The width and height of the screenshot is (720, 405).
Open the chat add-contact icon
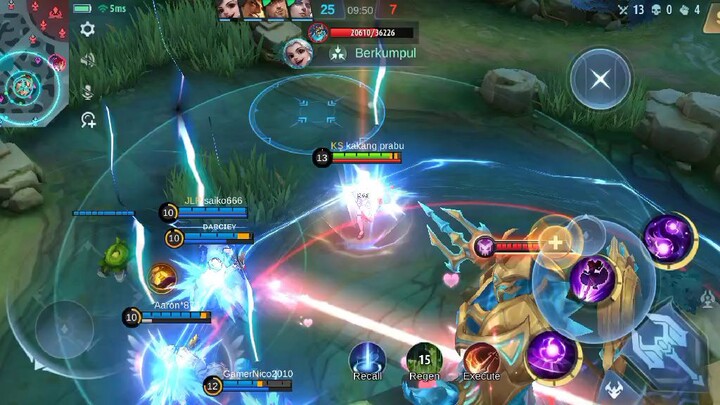click(88, 120)
